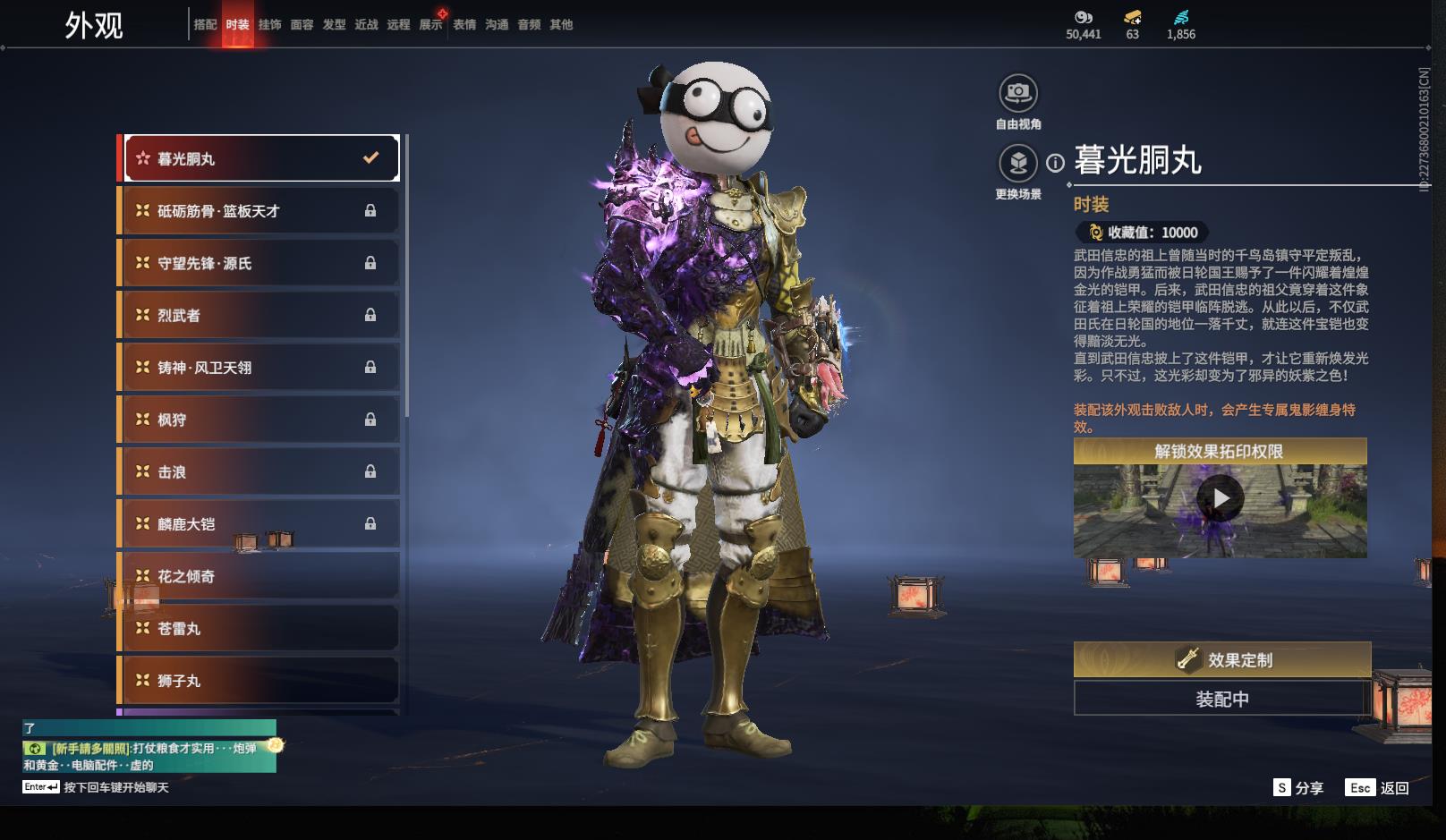This screenshot has width=1446, height=840.
Task: Select the 暮光胴丸 outfit row
Action: click(x=260, y=158)
